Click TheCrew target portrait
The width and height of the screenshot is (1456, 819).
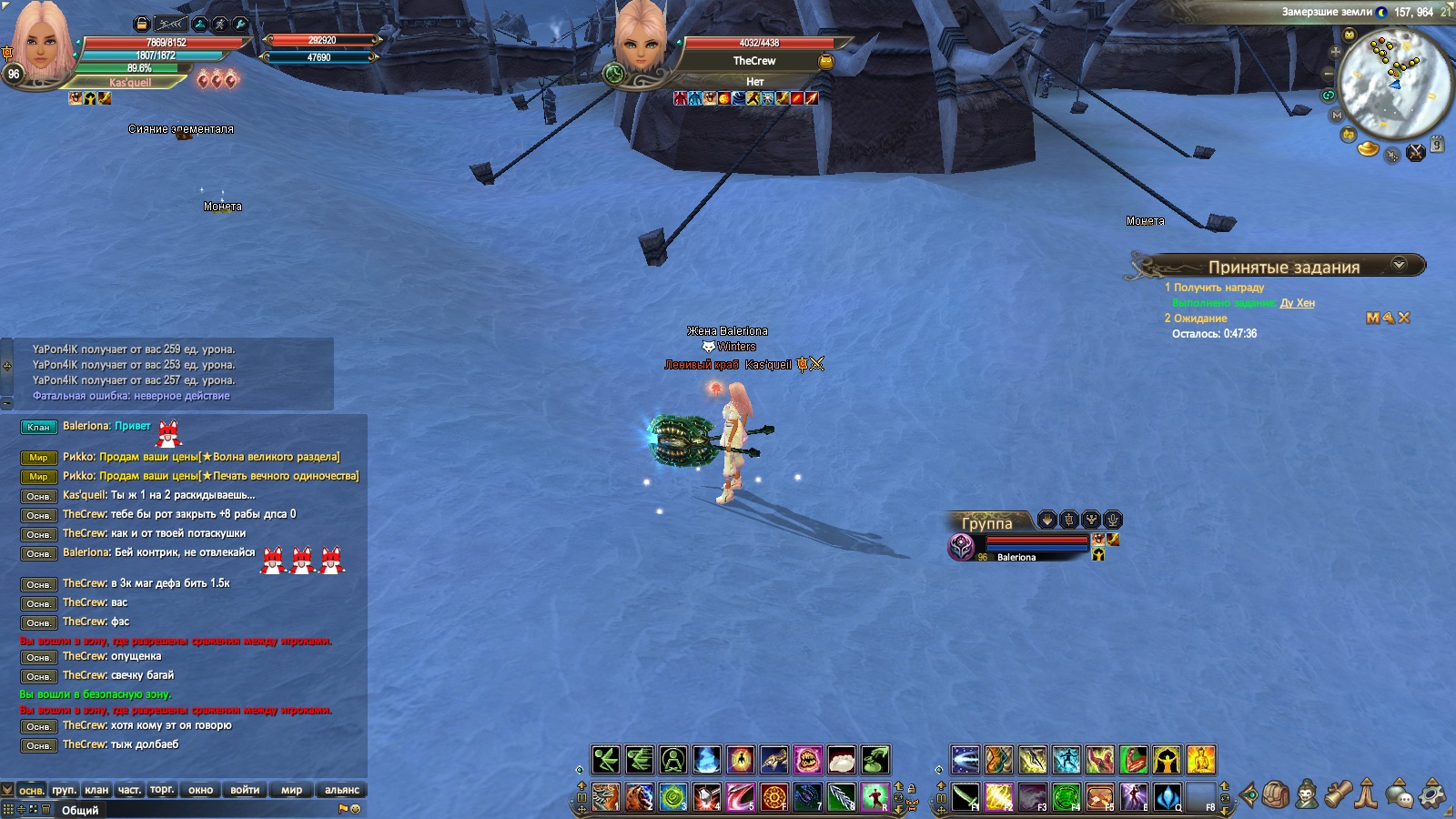tap(641, 43)
